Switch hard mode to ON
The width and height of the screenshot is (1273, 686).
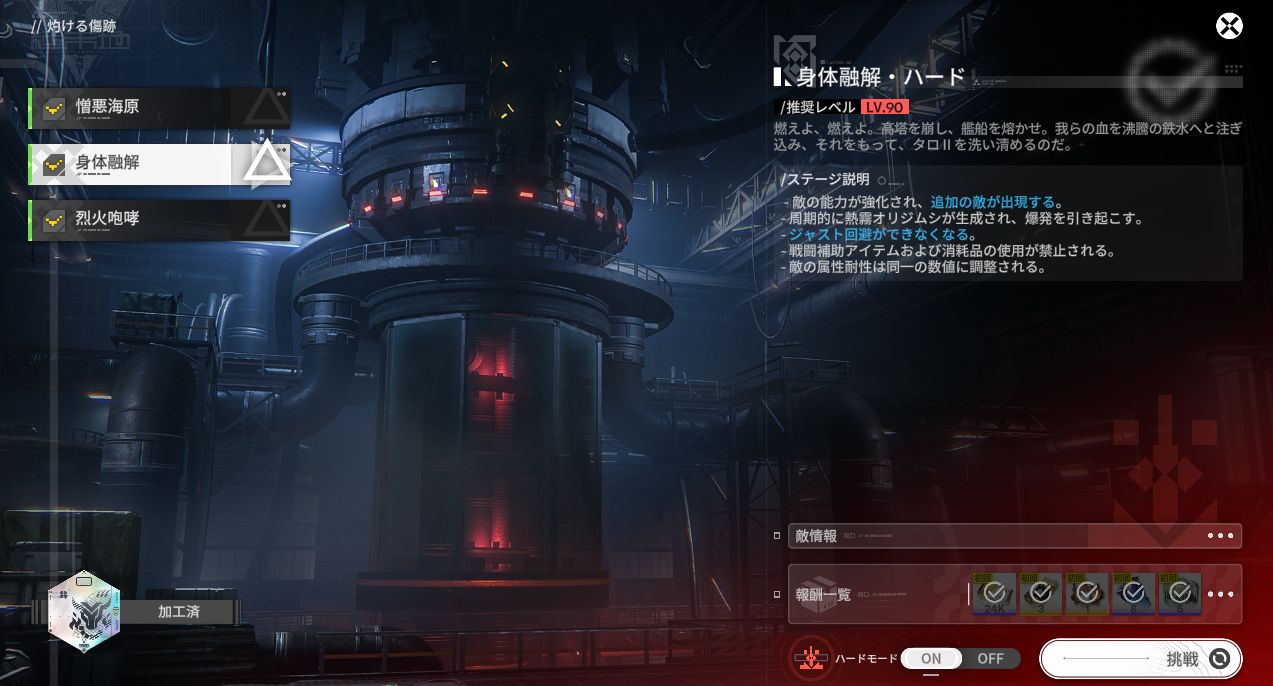(931, 659)
